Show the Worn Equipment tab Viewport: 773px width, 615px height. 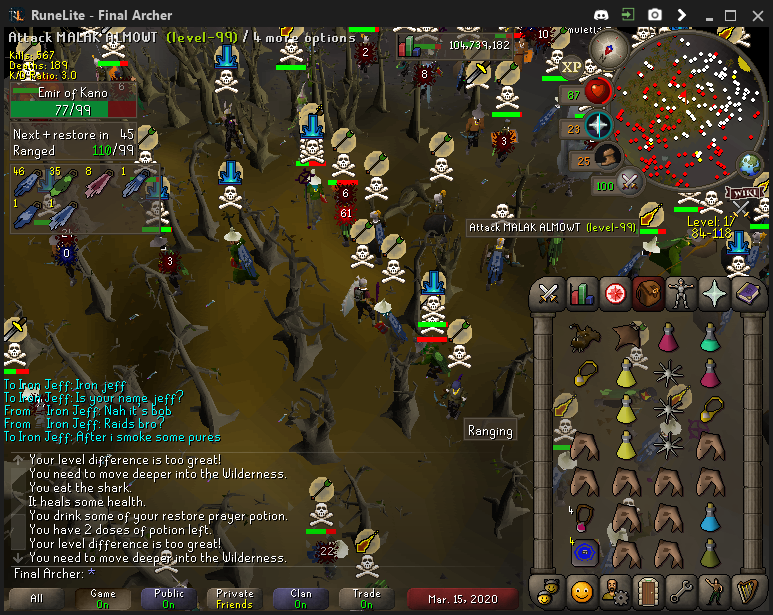[x=682, y=294]
